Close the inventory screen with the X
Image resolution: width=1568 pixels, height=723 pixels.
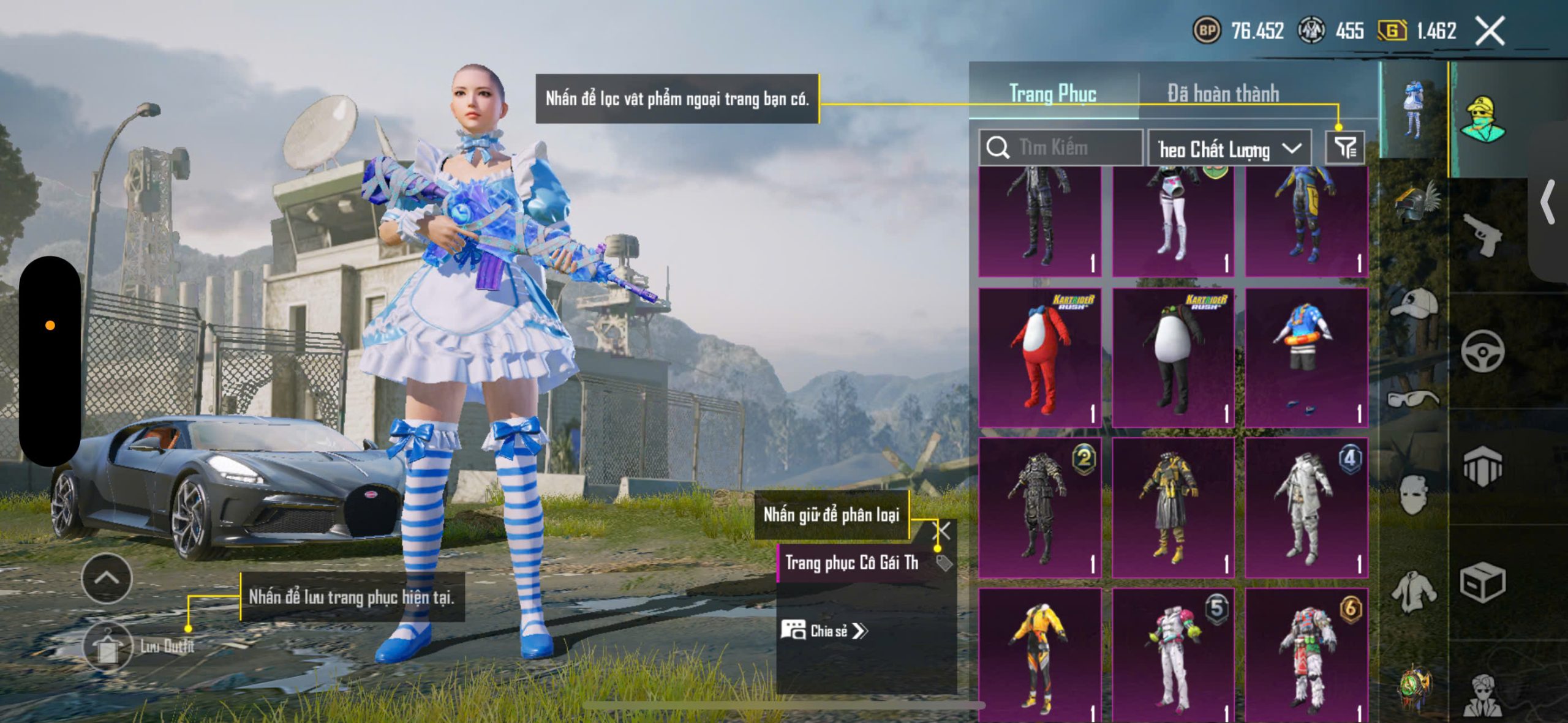tap(1490, 31)
